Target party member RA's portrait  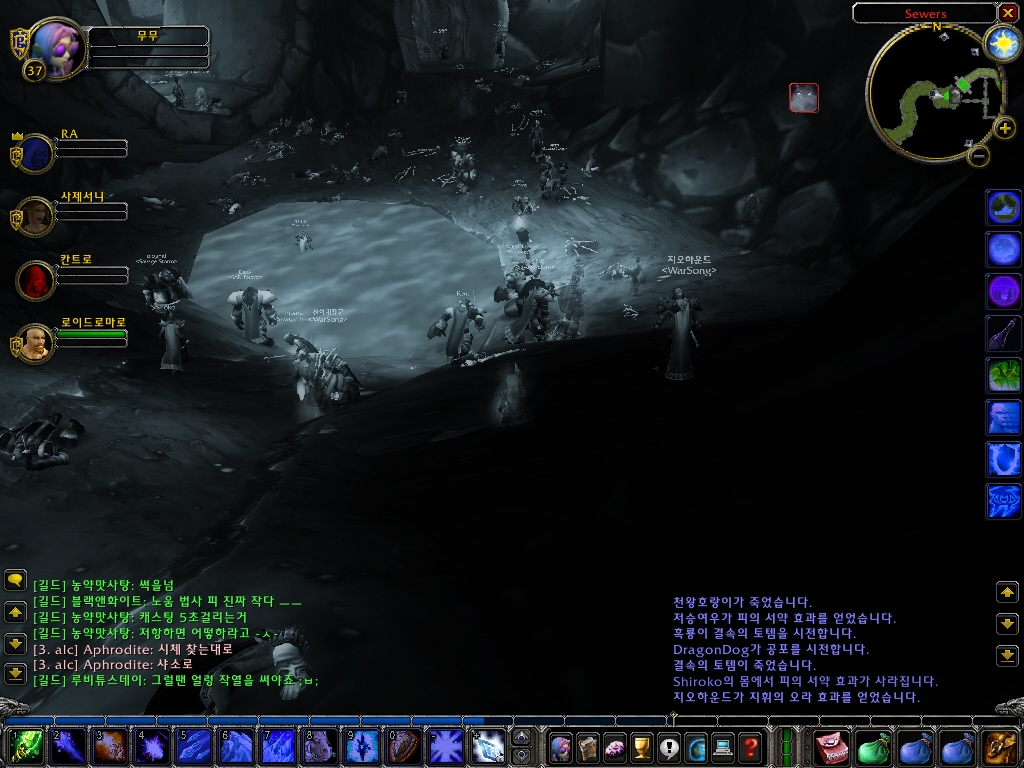point(37,154)
